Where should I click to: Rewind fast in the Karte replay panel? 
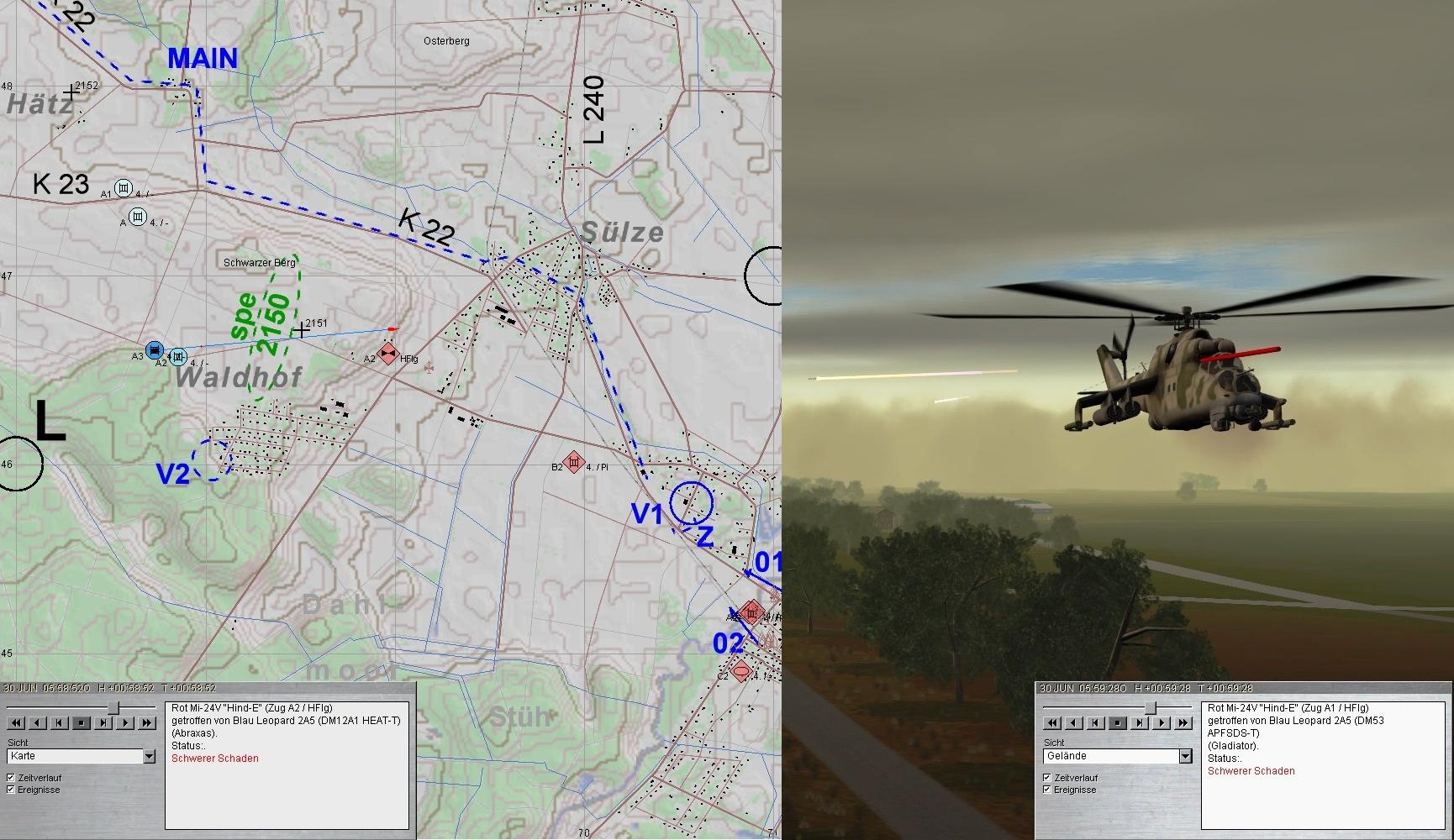tap(16, 722)
